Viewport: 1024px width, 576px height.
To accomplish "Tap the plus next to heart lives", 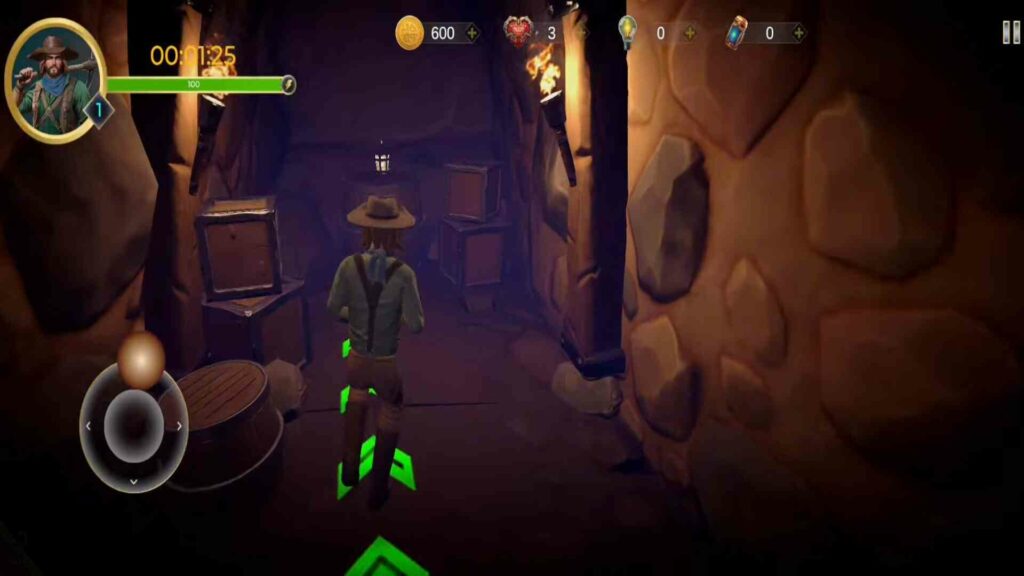I will pyautogui.click(x=581, y=33).
